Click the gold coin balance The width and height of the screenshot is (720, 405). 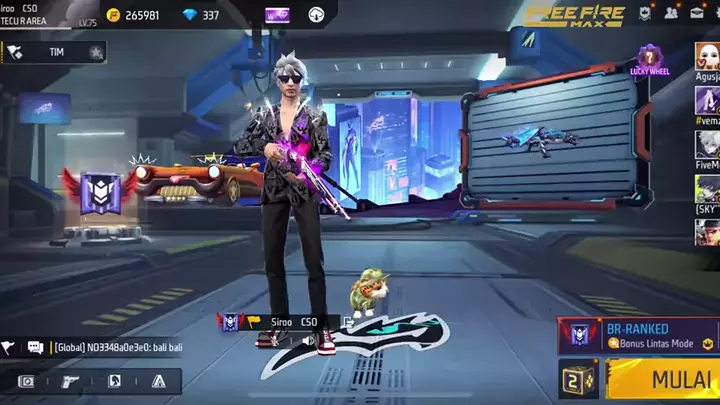[x=137, y=15]
